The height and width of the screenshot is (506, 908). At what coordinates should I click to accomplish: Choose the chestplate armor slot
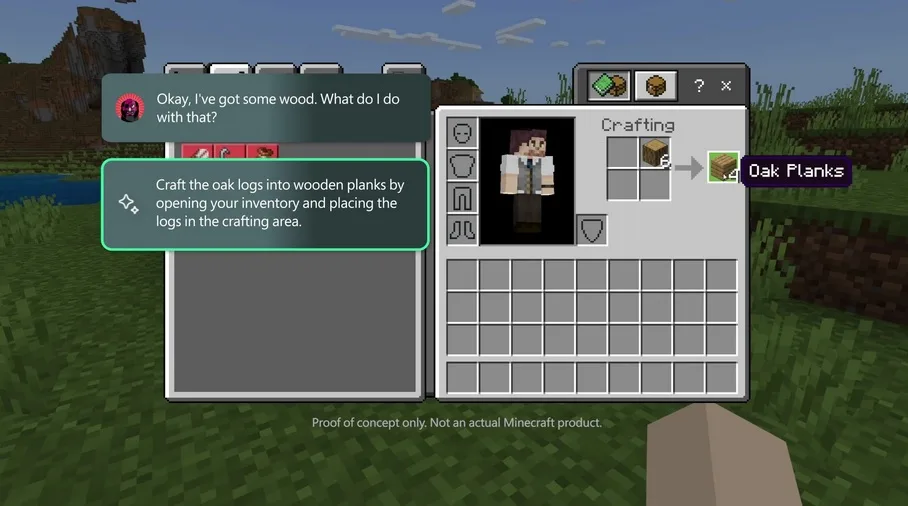tap(462, 165)
